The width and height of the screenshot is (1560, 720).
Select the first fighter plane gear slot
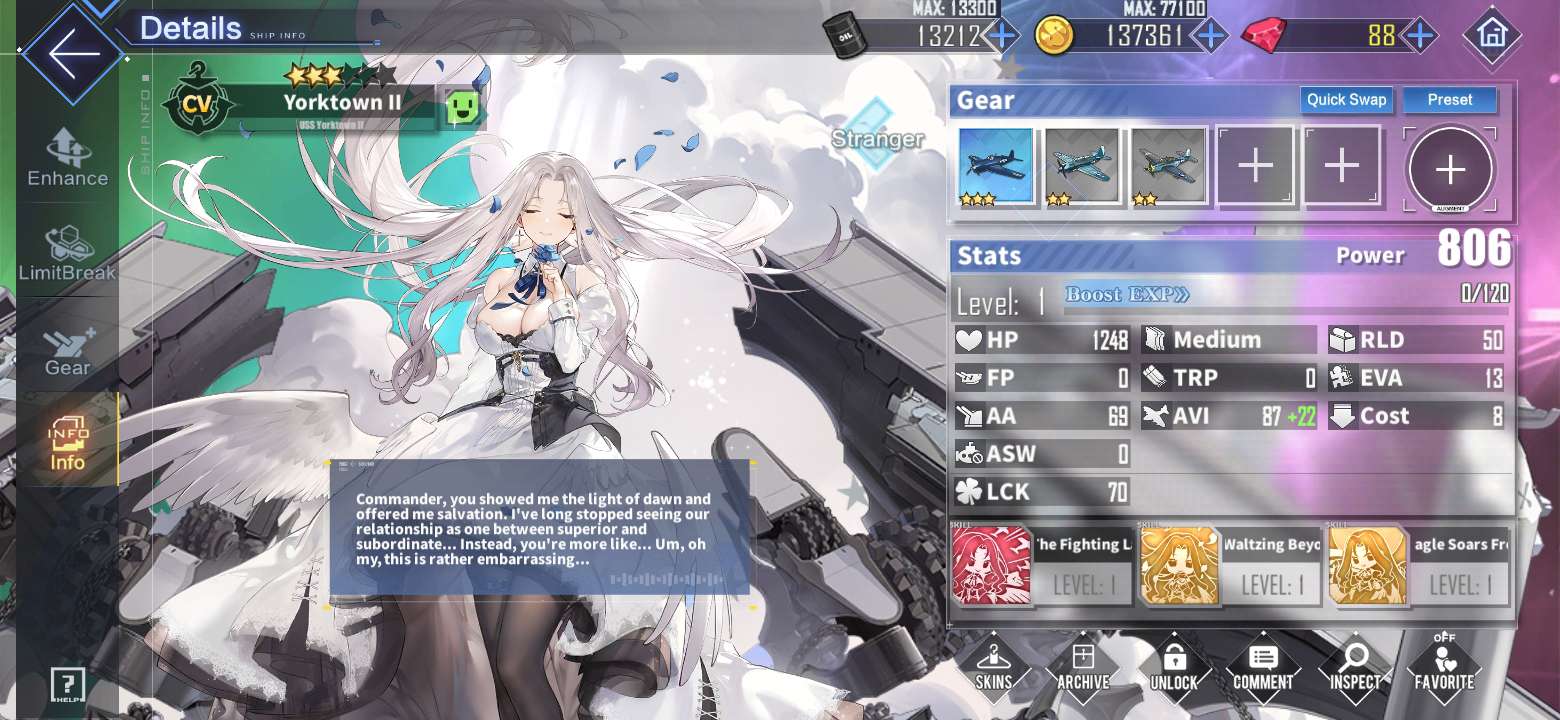[x=993, y=165]
